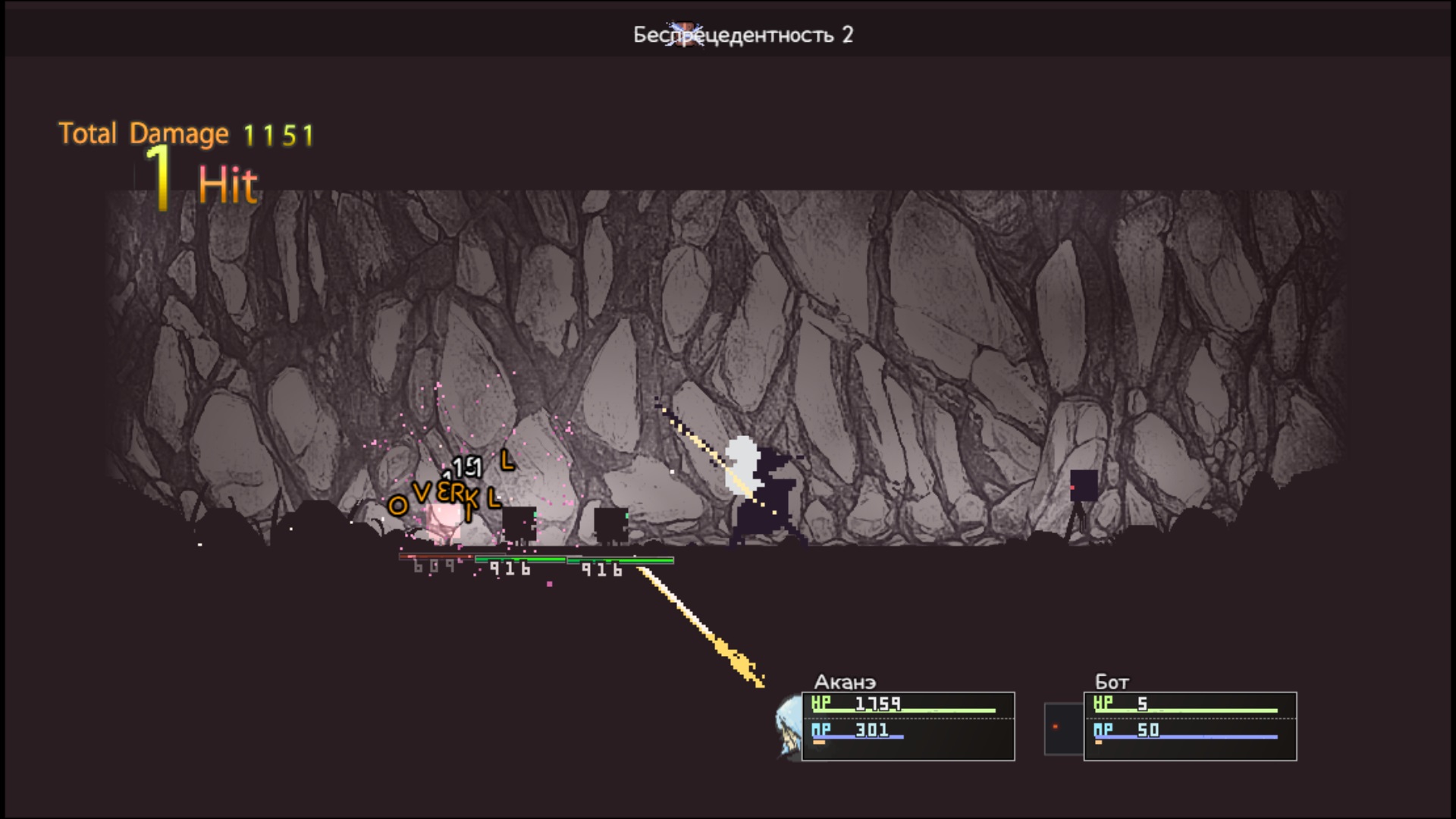The height and width of the screenshot is (819, 1456).
Task: Click Аканэ's character portrait
Action: click(788, 726)
